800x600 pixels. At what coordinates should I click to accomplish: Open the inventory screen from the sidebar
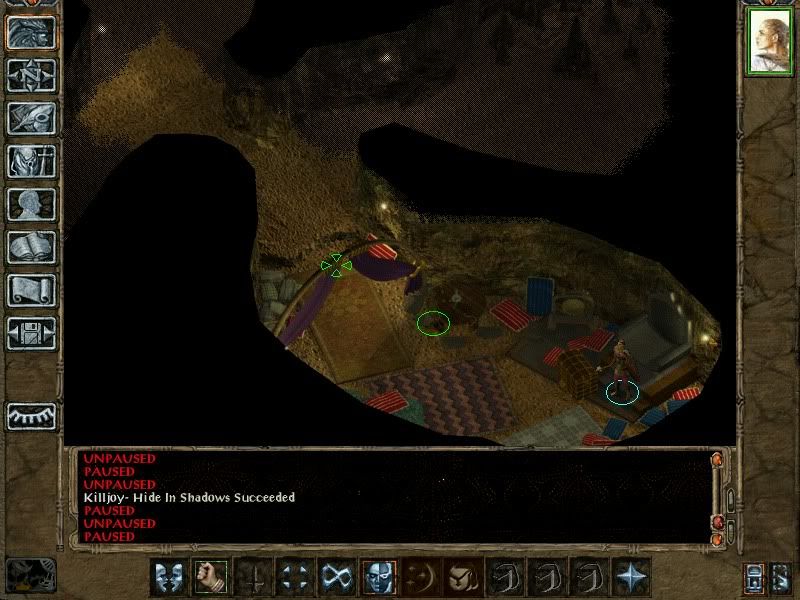coord(30,161)
